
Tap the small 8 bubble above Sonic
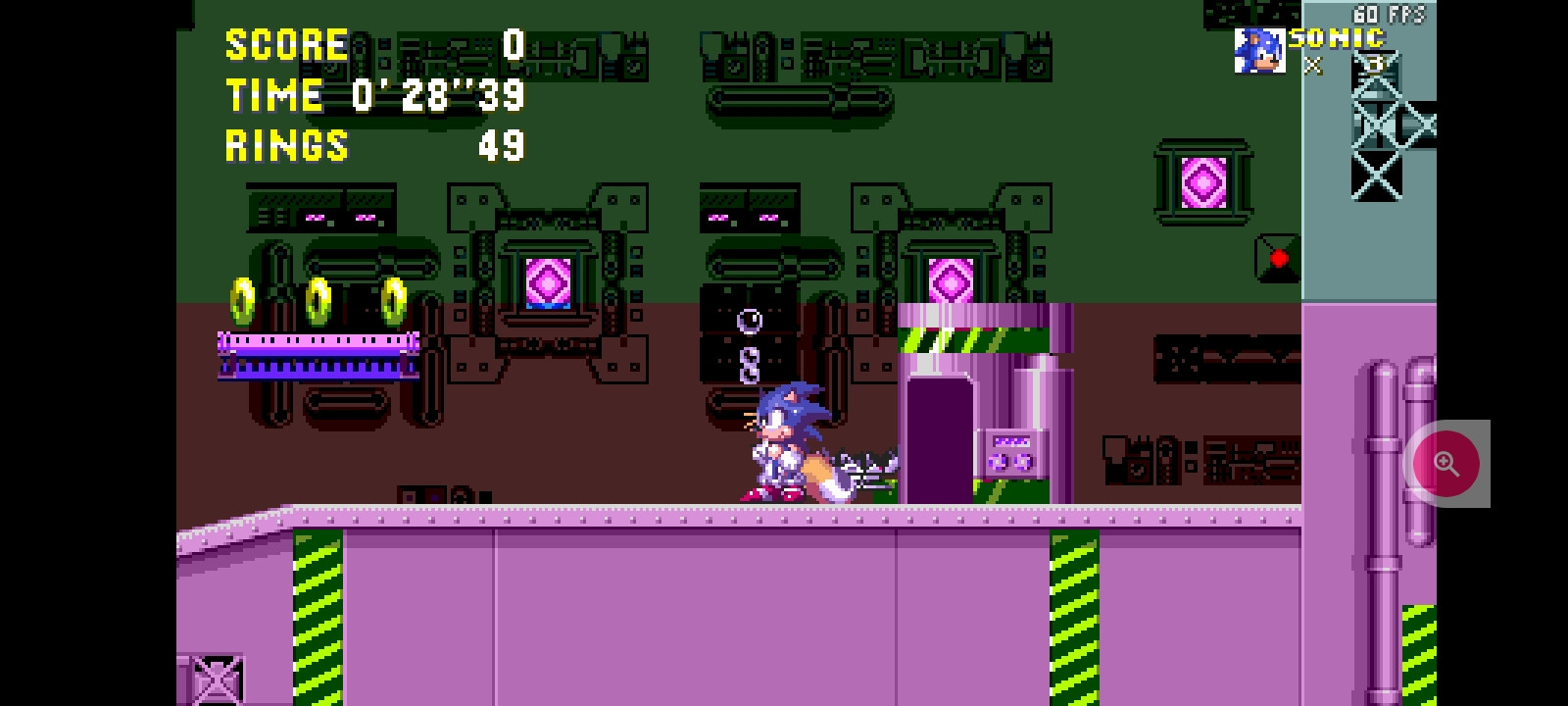tap(750, 367)
